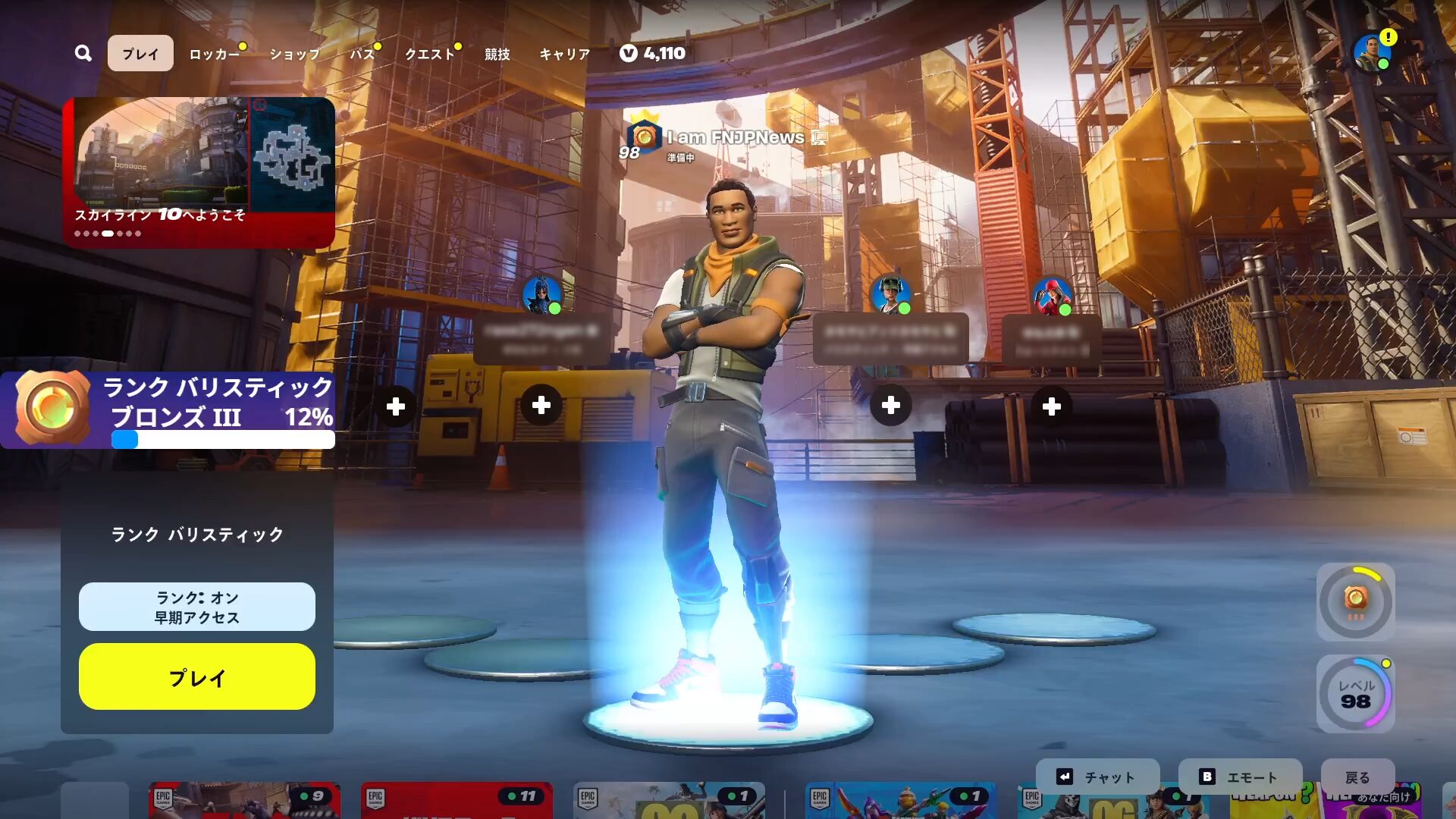
Task: Switch to the 競技 tab
Action: point(497,54)
